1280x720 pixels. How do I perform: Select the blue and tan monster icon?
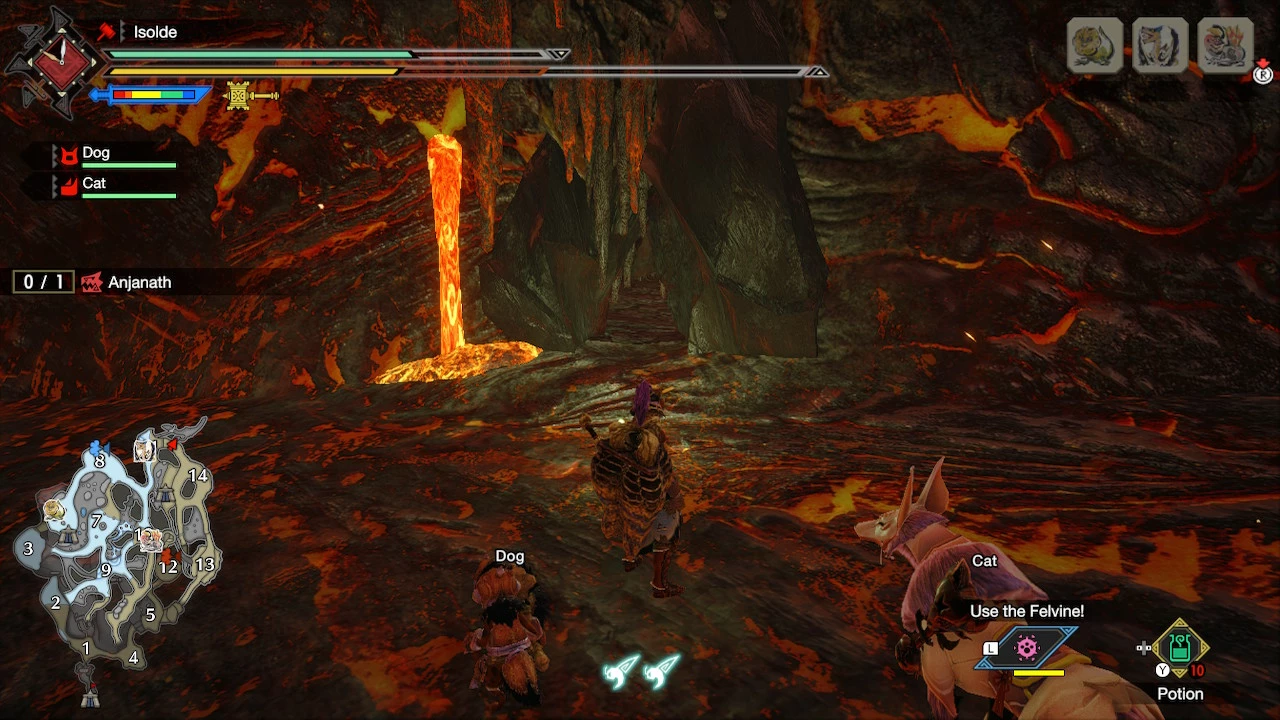click(x=1159, y=45)
